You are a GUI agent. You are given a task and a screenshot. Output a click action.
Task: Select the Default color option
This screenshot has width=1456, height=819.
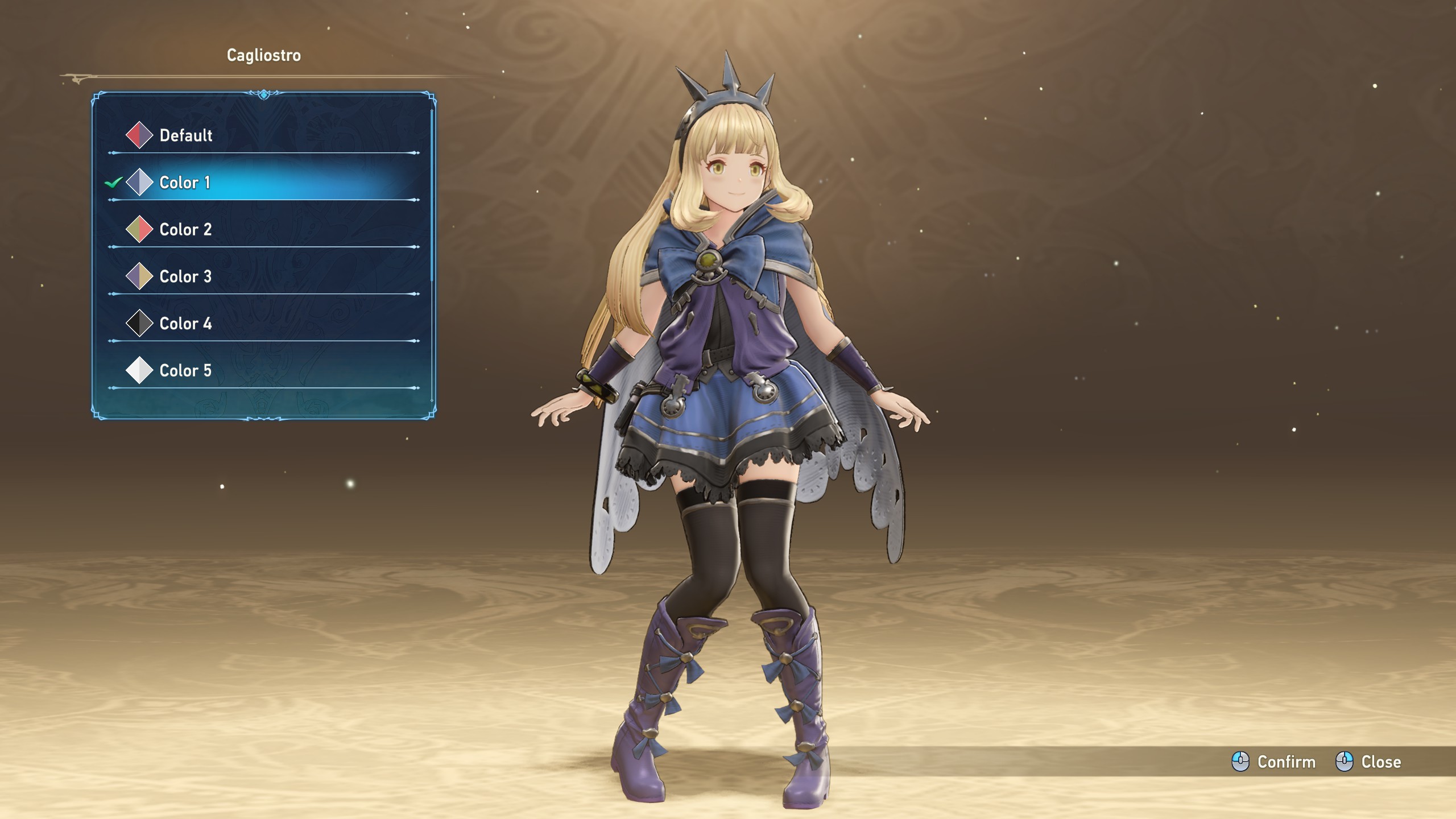185,135
